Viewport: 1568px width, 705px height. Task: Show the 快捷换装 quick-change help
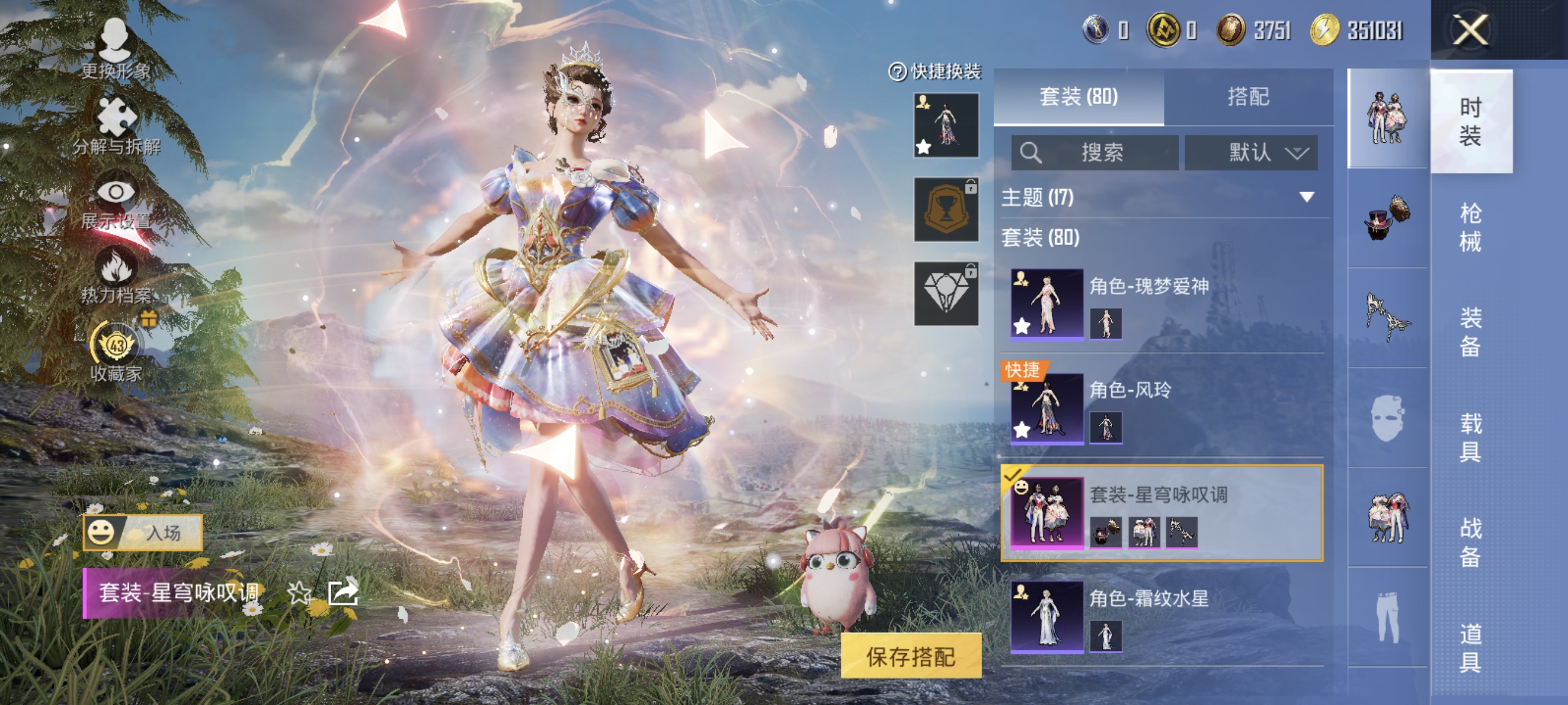[898, 72]
